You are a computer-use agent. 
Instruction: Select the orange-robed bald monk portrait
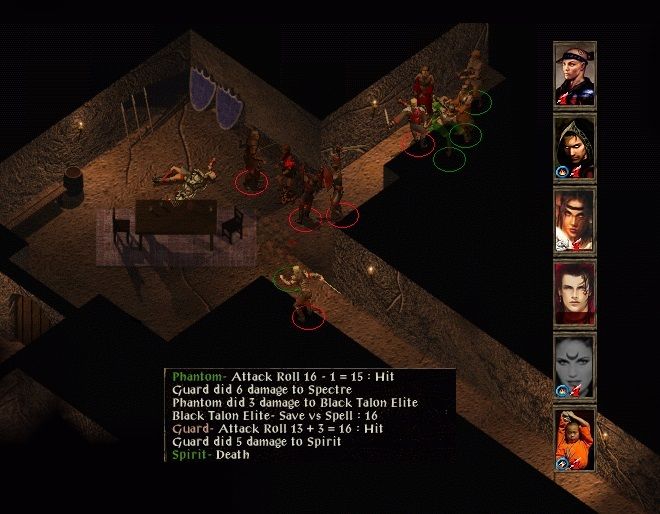[575, 439]
